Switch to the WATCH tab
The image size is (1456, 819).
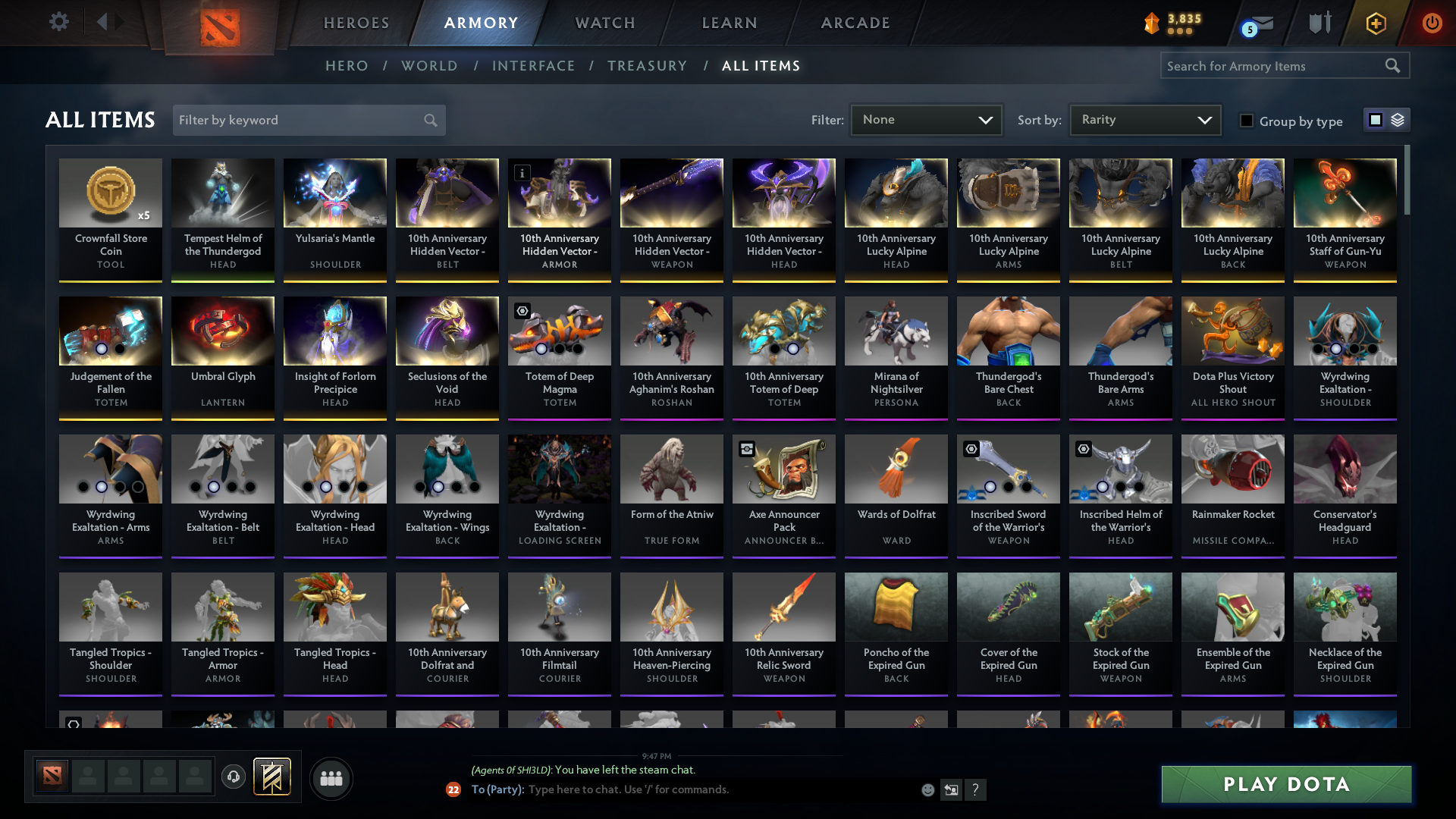click(604, 23)
